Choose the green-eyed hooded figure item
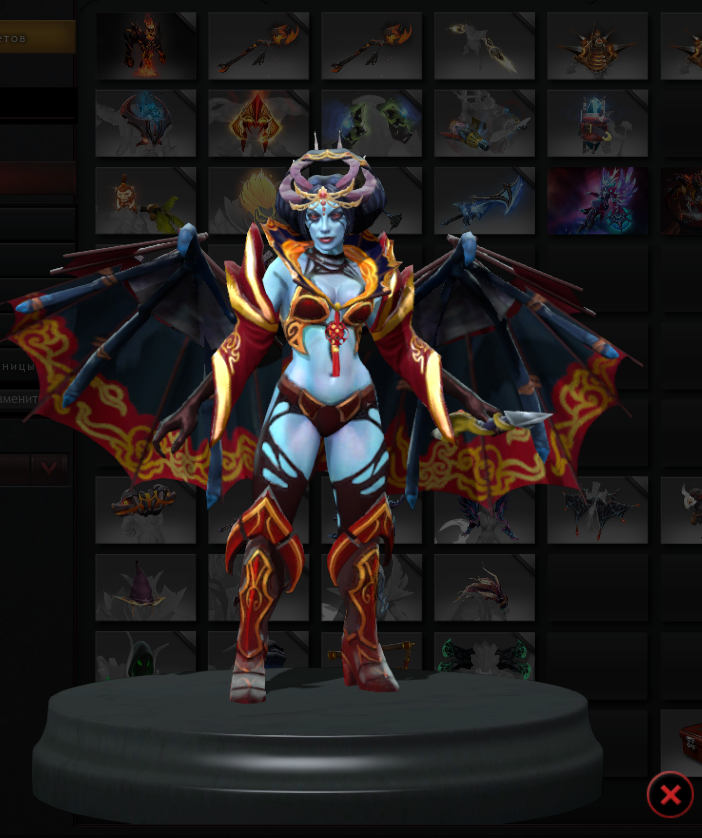 pos(146,655)
